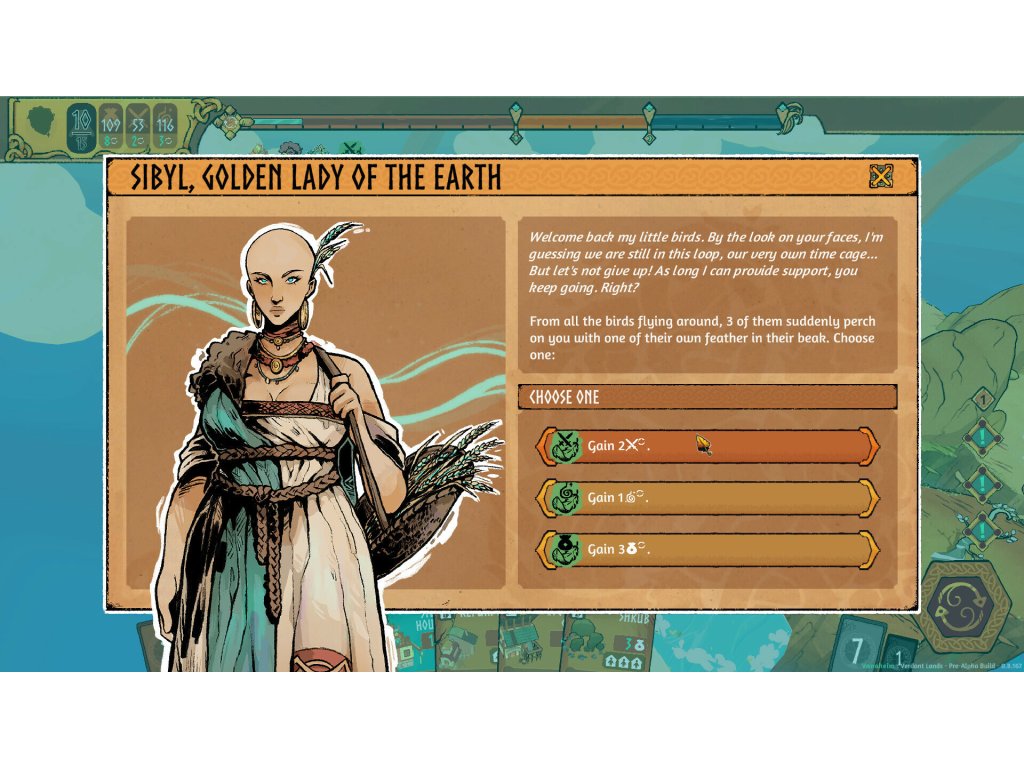Click the leaf emblem in the top bar

click(40, 124)
